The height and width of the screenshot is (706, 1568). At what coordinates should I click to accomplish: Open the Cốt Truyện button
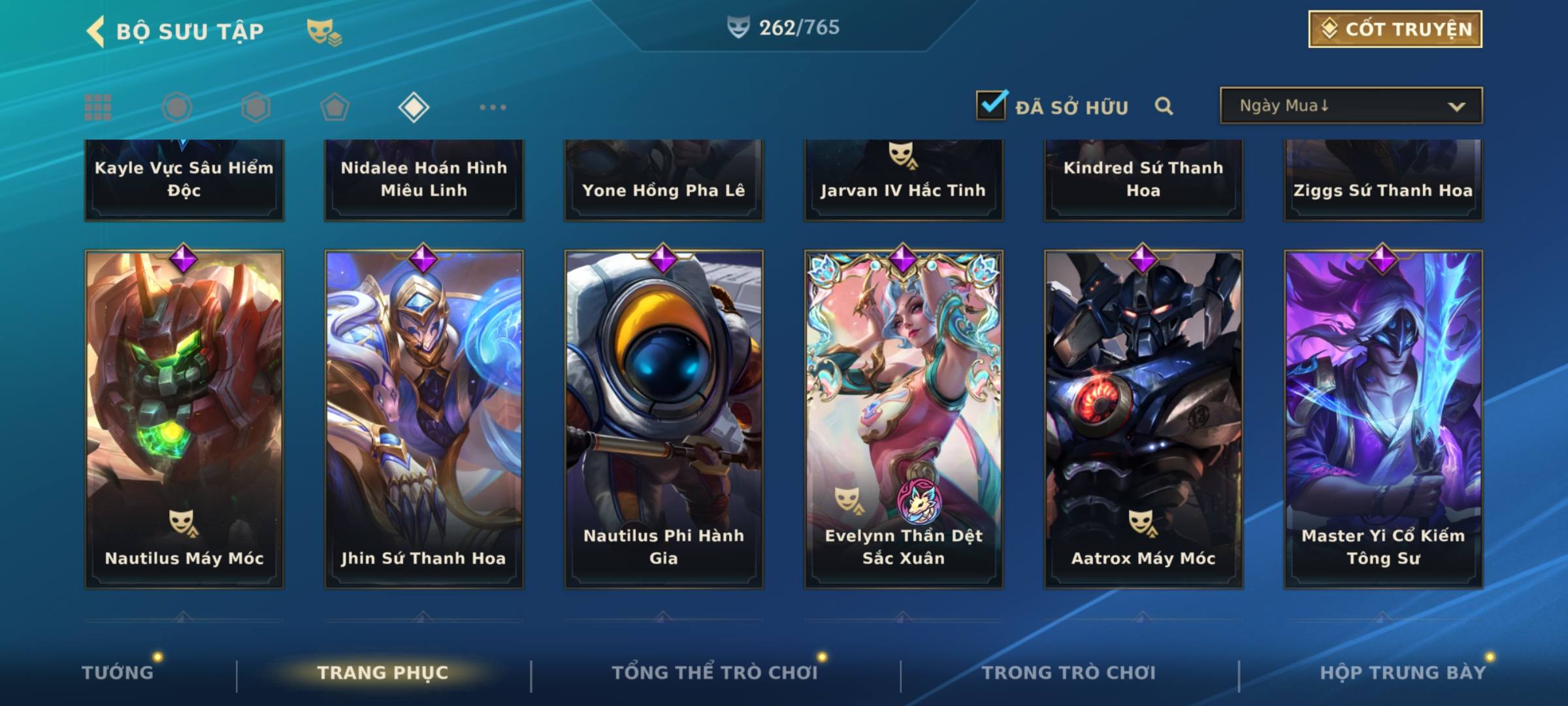[1395, 29]
